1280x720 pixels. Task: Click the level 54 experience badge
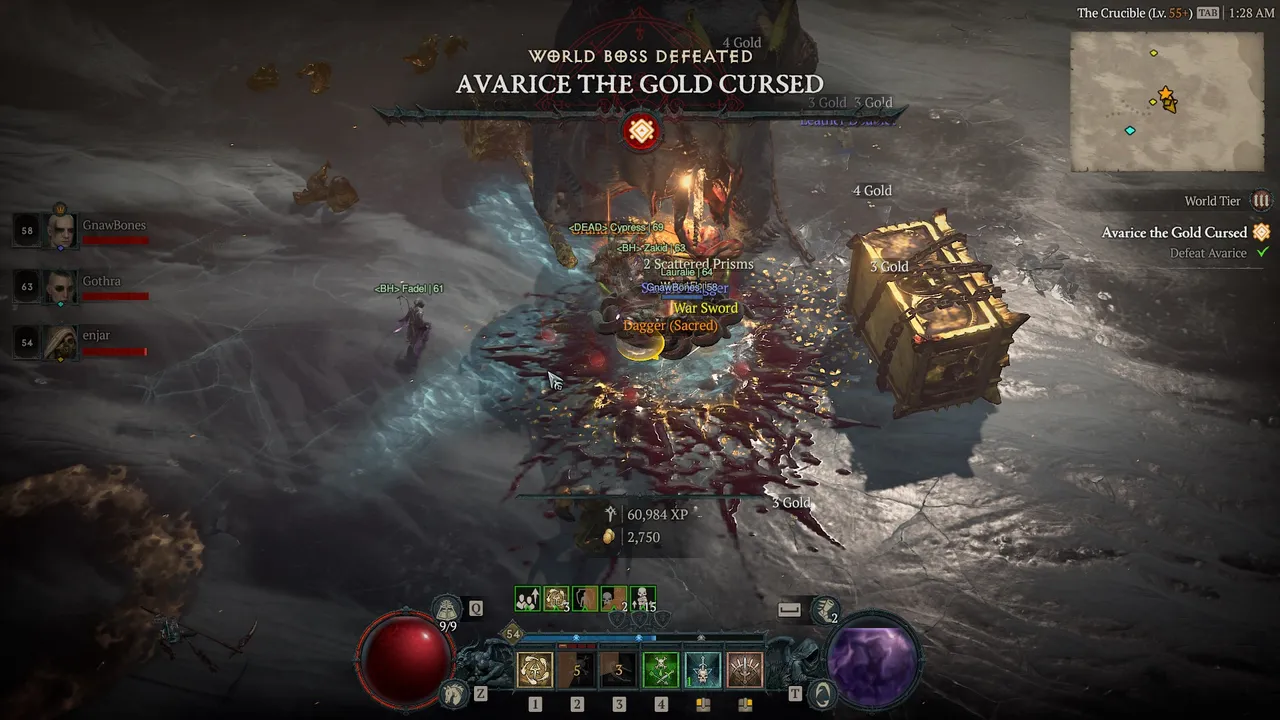coord(513,634)
